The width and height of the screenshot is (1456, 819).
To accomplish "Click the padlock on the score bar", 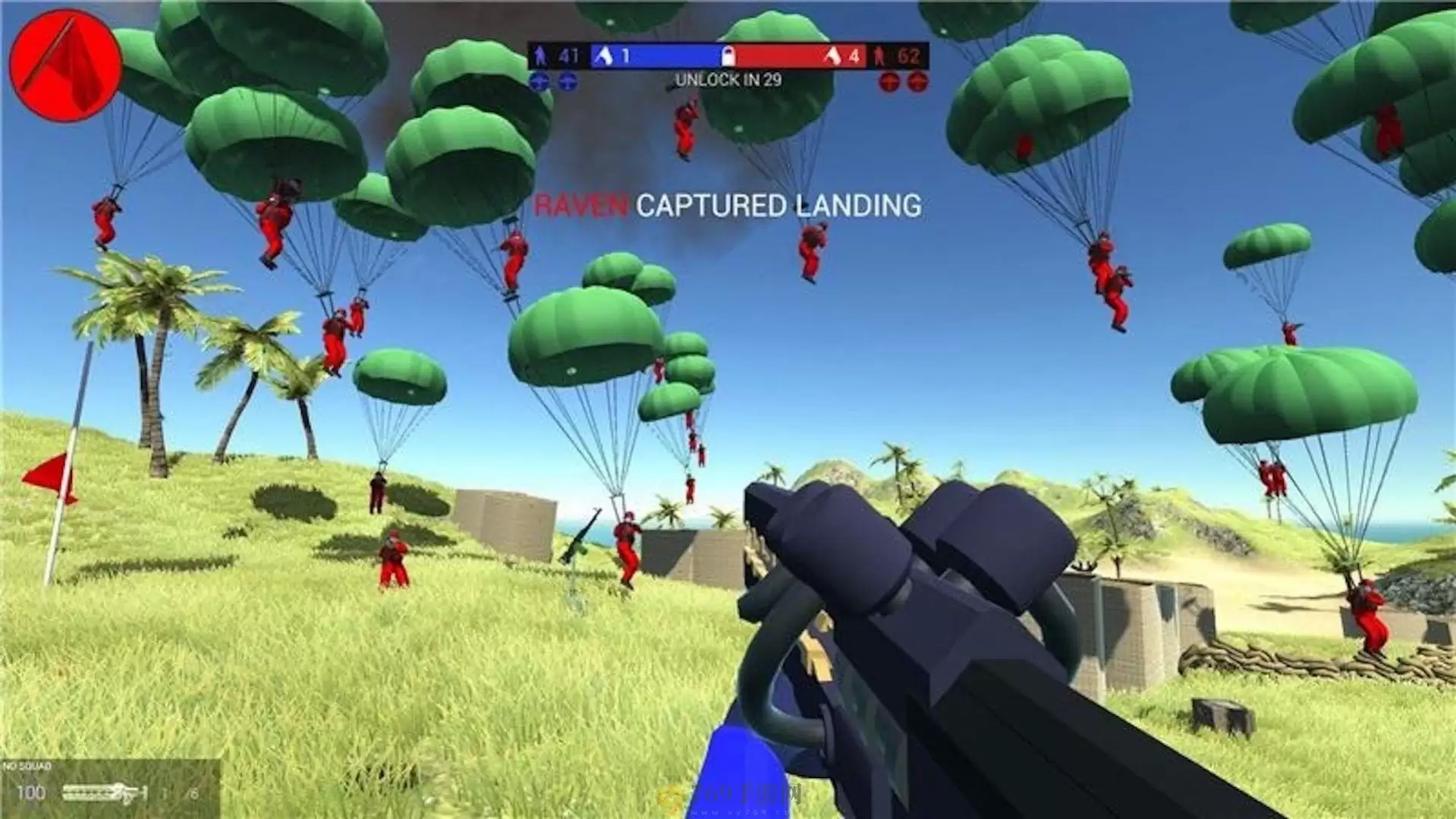I will point(728,56).
